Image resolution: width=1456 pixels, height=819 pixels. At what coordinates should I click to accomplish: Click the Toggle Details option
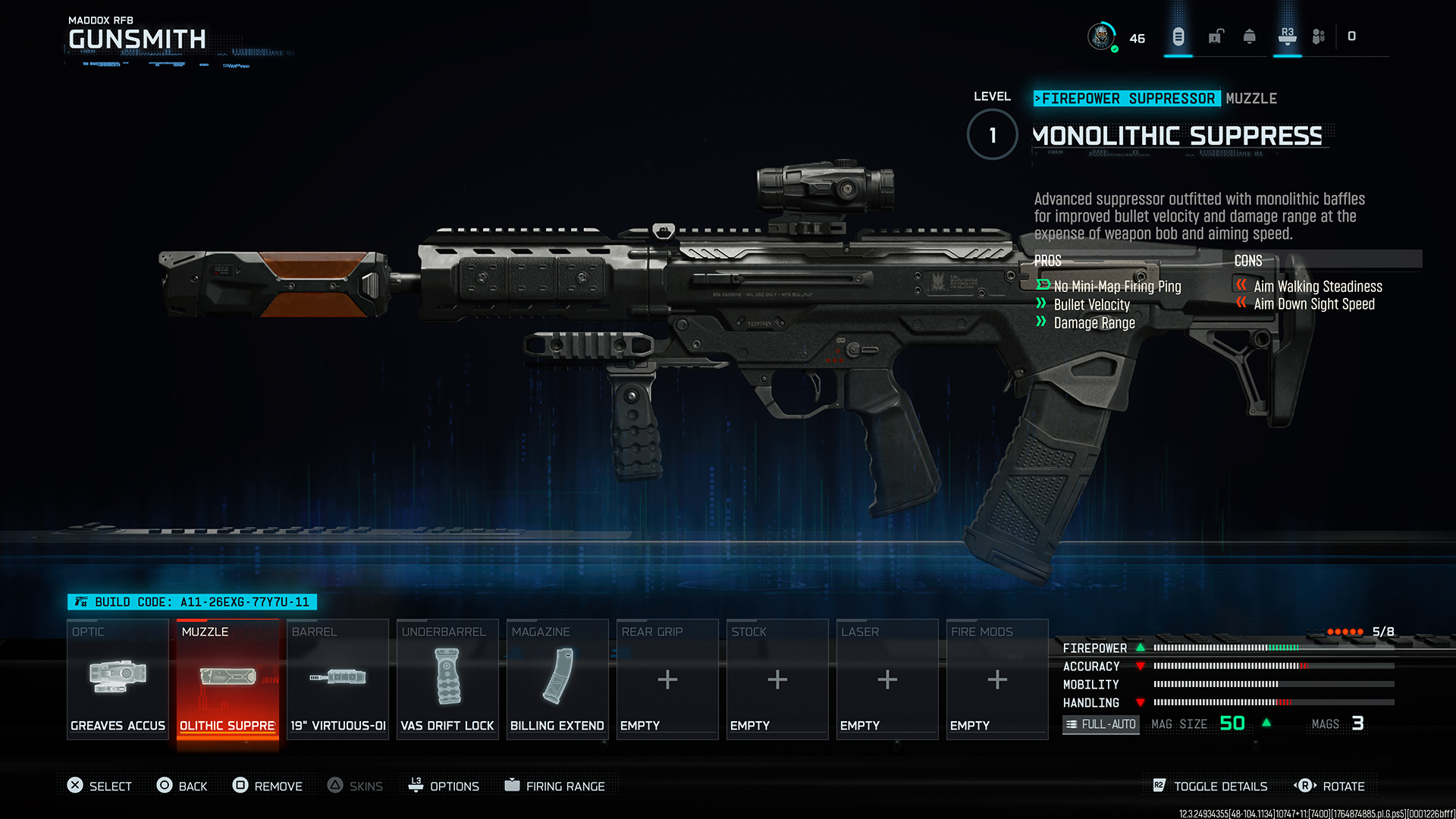[1210, 786]
